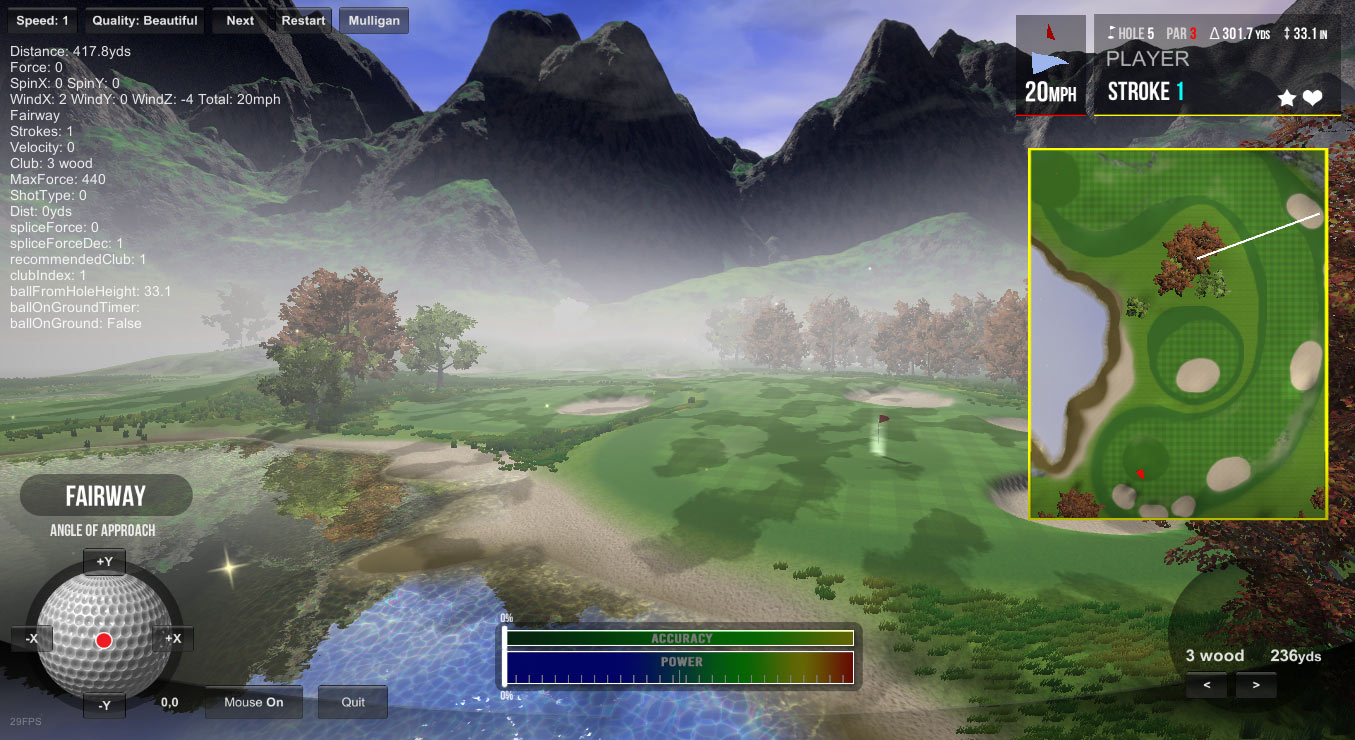Click the heart icon in player panel

point(1312,98)
